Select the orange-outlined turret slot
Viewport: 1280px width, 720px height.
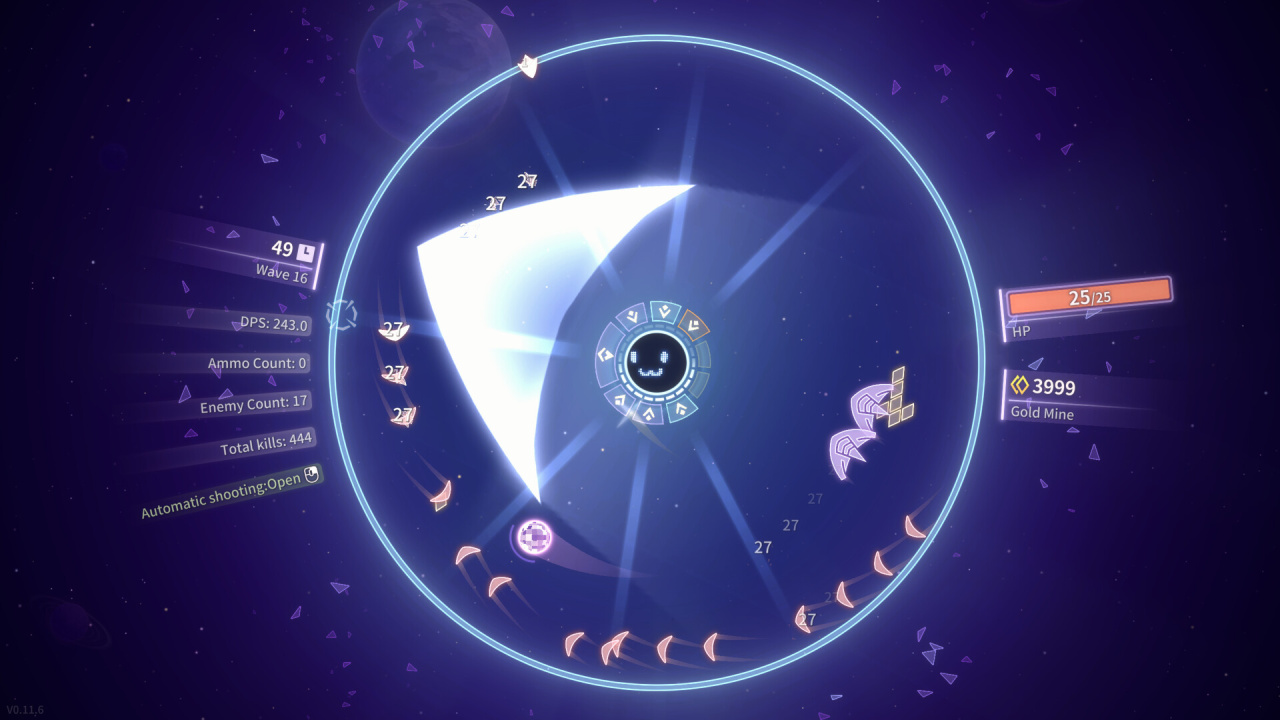[692, 323]
